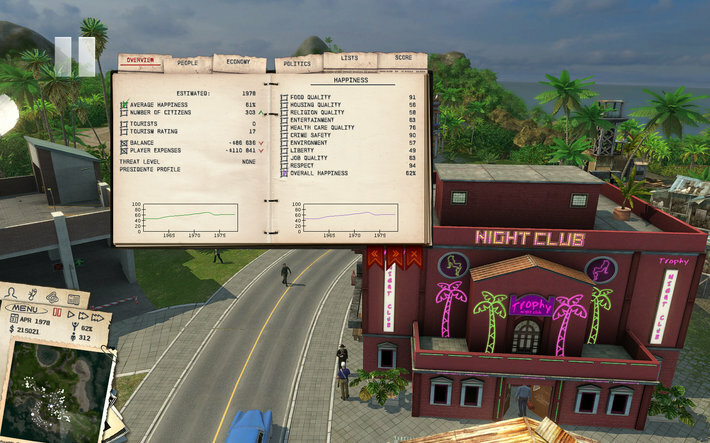The image size is (710, 443).
Task: Check the Liberty checkbox
Action: 284,150
